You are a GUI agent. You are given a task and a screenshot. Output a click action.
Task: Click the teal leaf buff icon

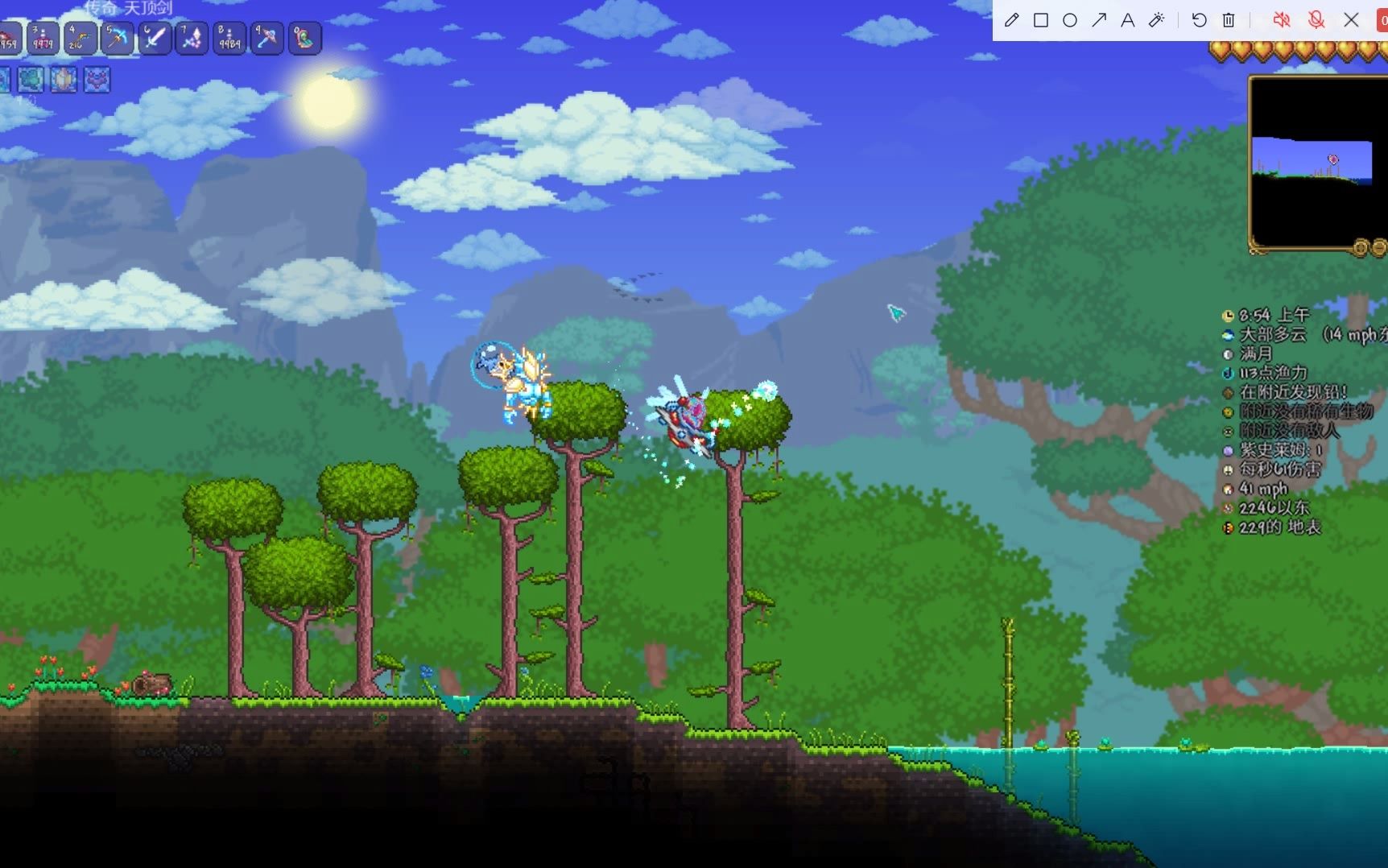pyautogui.click(x=31, y=80)
